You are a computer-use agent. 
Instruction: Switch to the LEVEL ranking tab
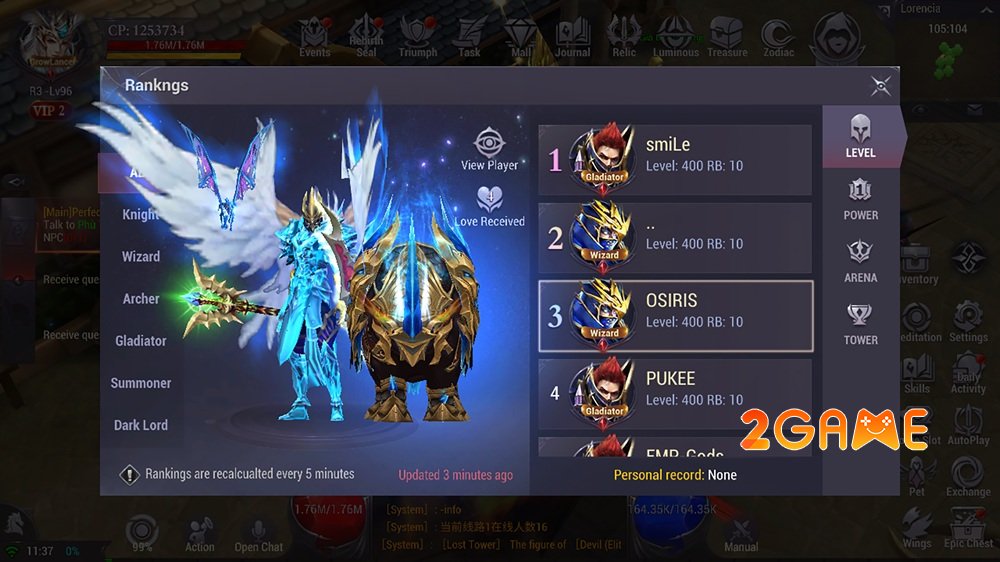click(859, 136)
